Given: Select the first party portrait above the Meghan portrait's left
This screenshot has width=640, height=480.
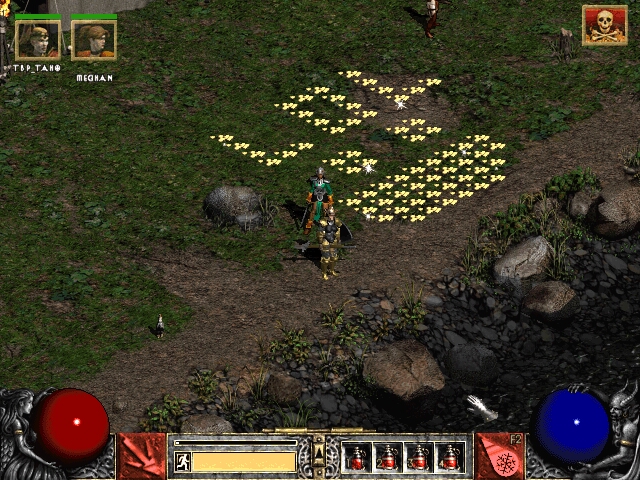Looking at the screenshot, I should tap(37, 40).
